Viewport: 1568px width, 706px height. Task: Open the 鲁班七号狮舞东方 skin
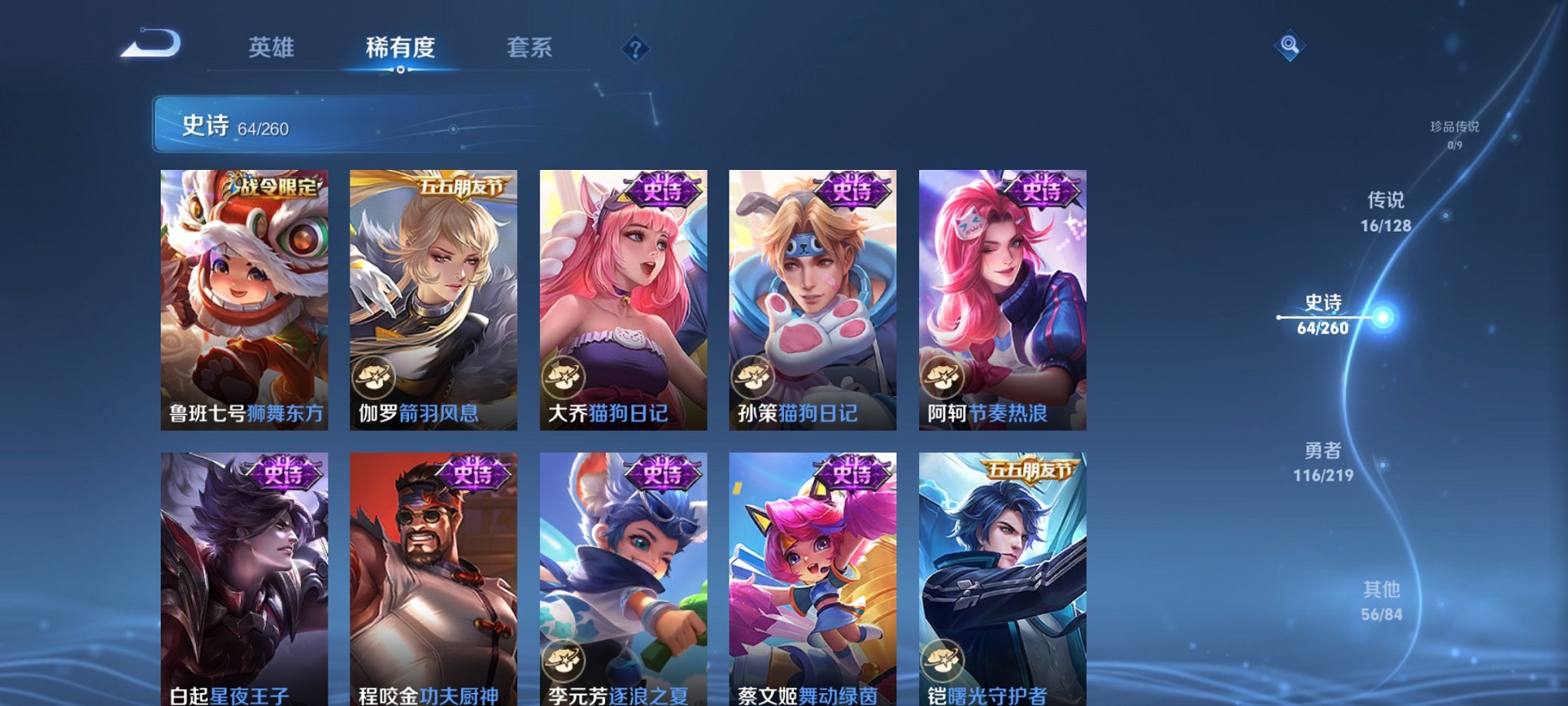pos(244,292)
